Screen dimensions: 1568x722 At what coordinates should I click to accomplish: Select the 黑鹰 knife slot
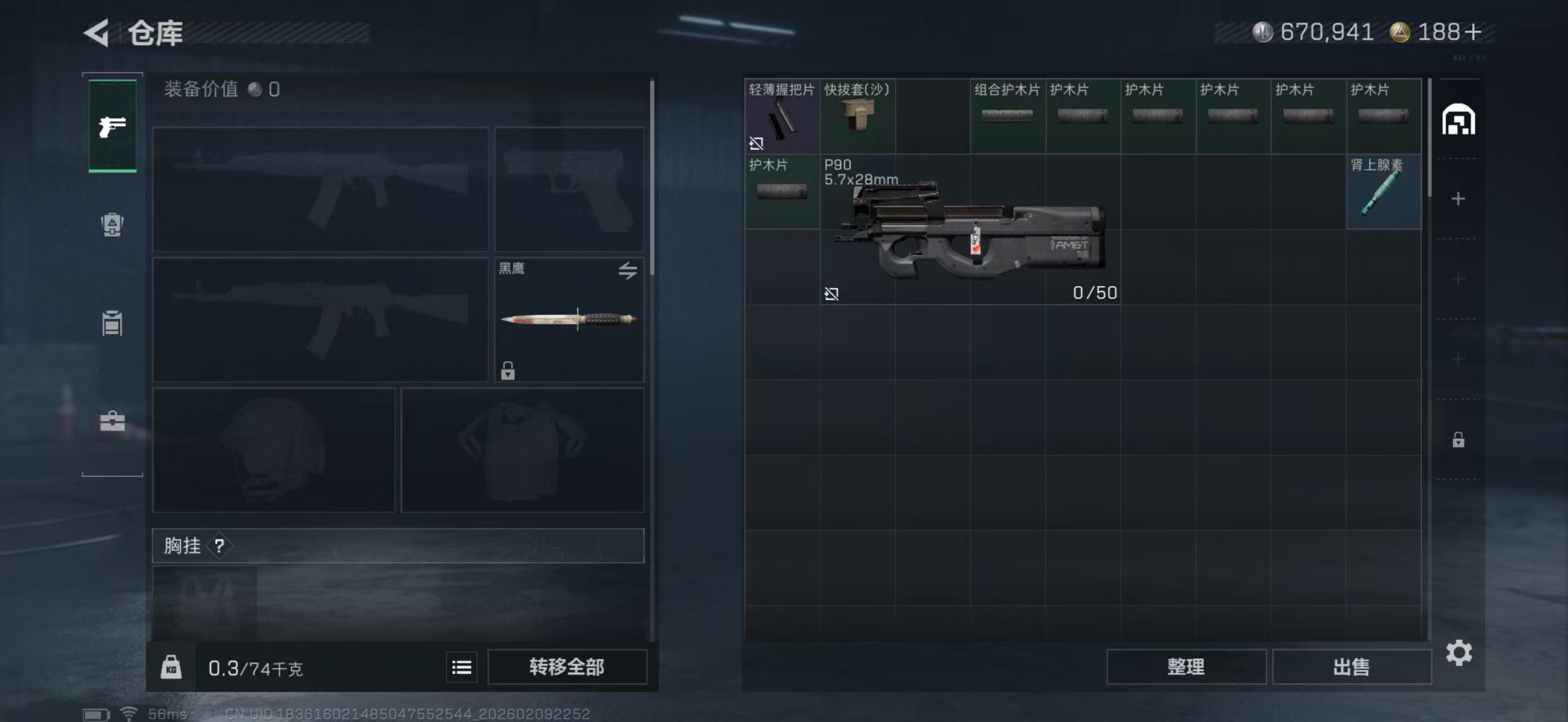pos(568,320)
